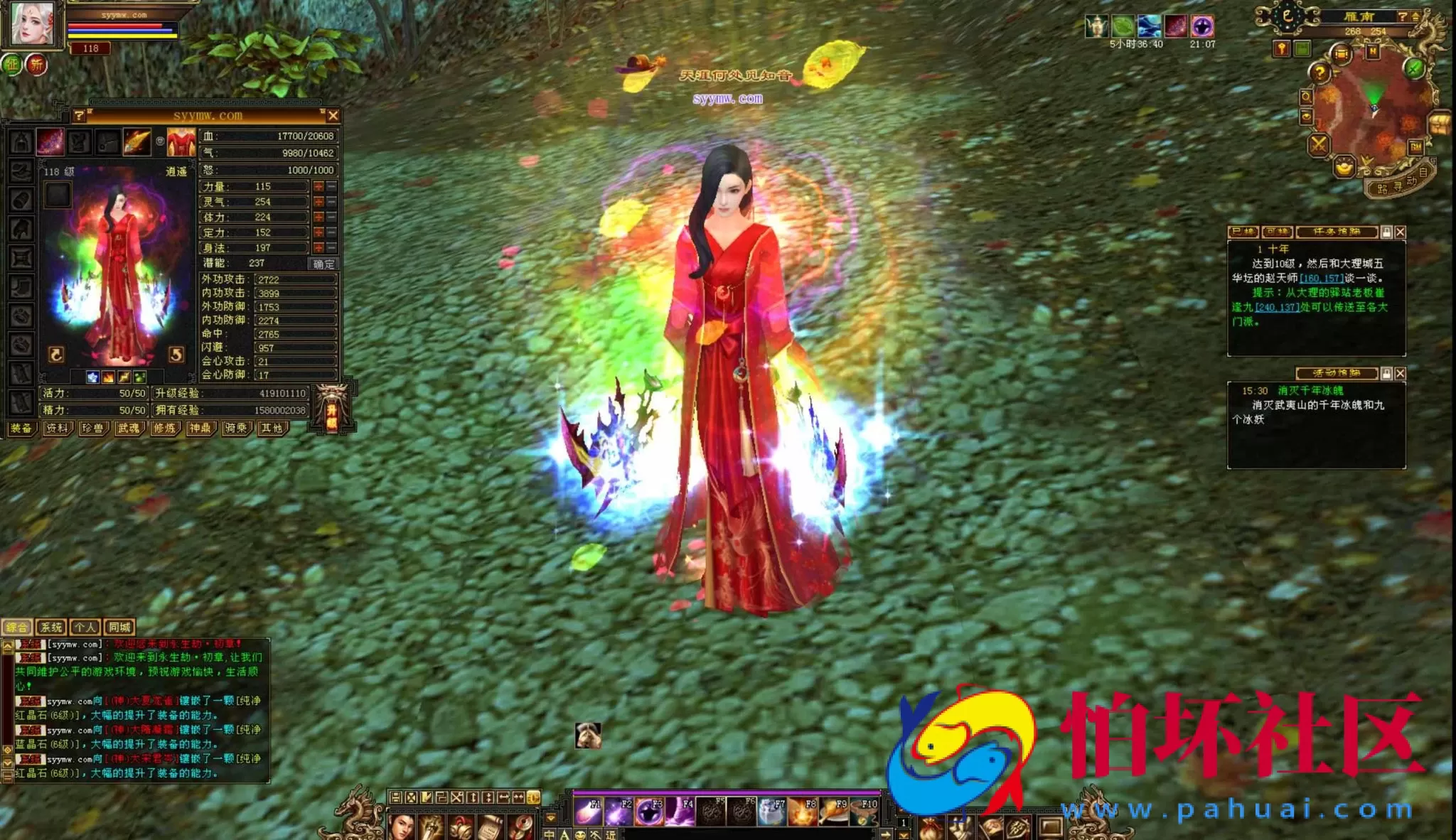Image resolution: width=1456 pixels, height=840 pixels.
Task: Rotate the character model preview left
Action: click(x=56, y=354)
